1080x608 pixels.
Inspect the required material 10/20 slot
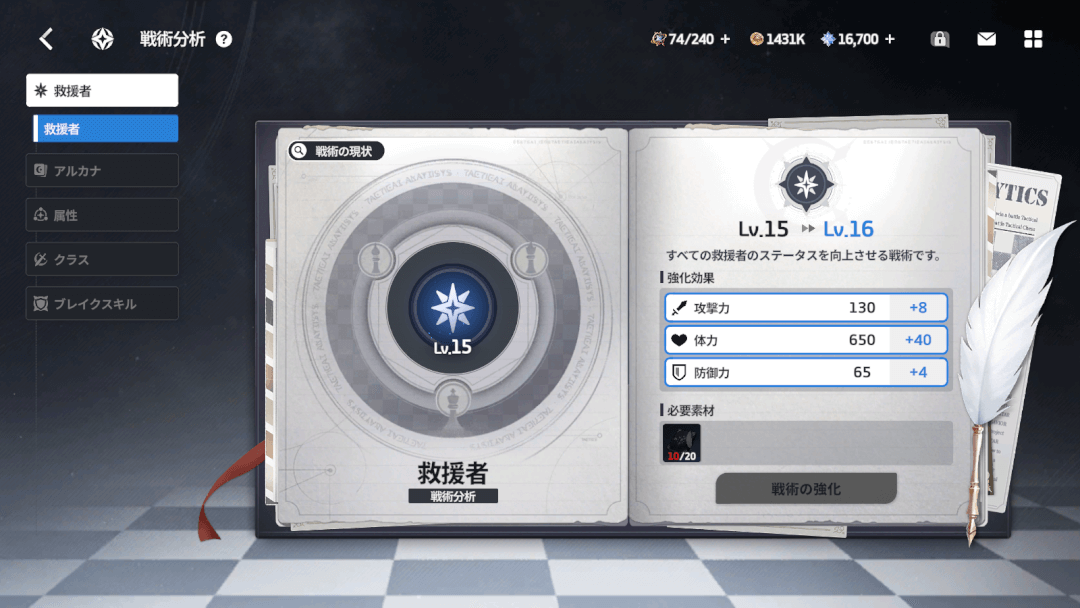[x=681, y=443]
